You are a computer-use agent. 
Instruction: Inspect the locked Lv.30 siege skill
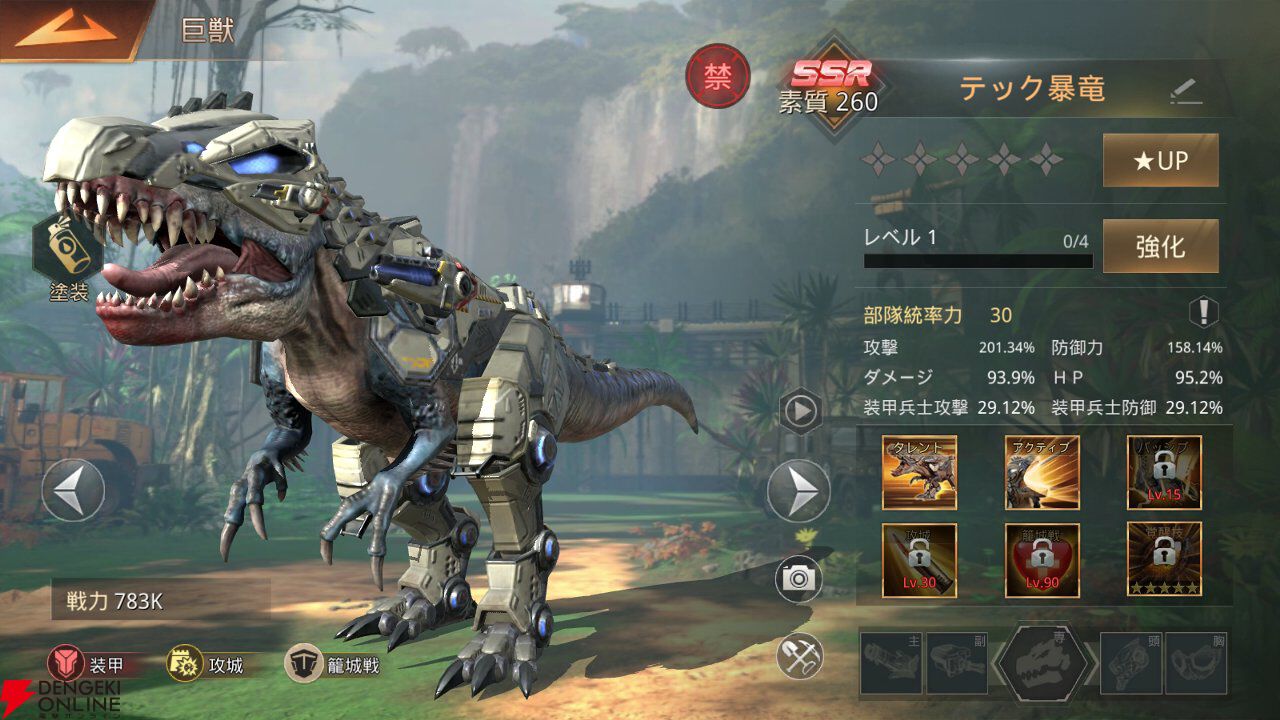(919, 560)
